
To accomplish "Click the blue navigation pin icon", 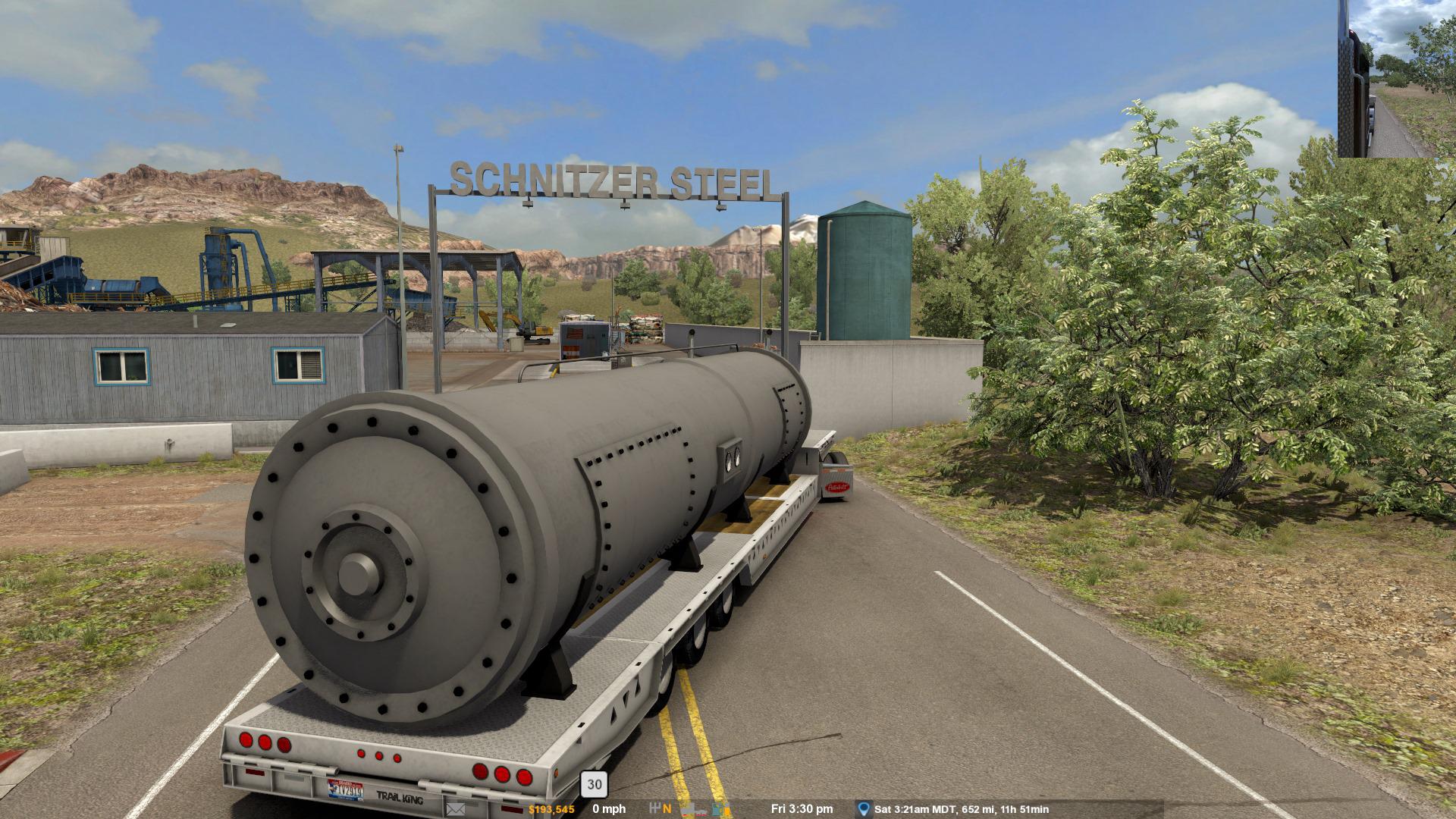I will [x=863, y=809].
